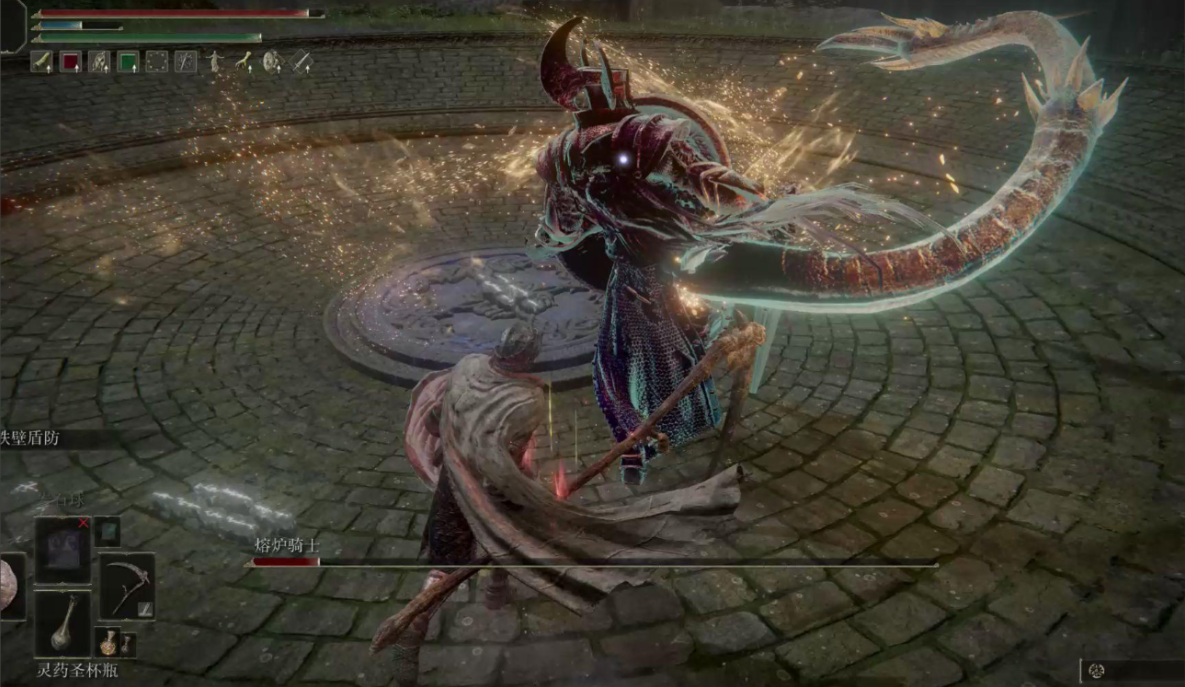Screen dimensions: 1185x687
Task: Select the 灵药圣杯瓶 flask slot
Action: tap(63, 623)
